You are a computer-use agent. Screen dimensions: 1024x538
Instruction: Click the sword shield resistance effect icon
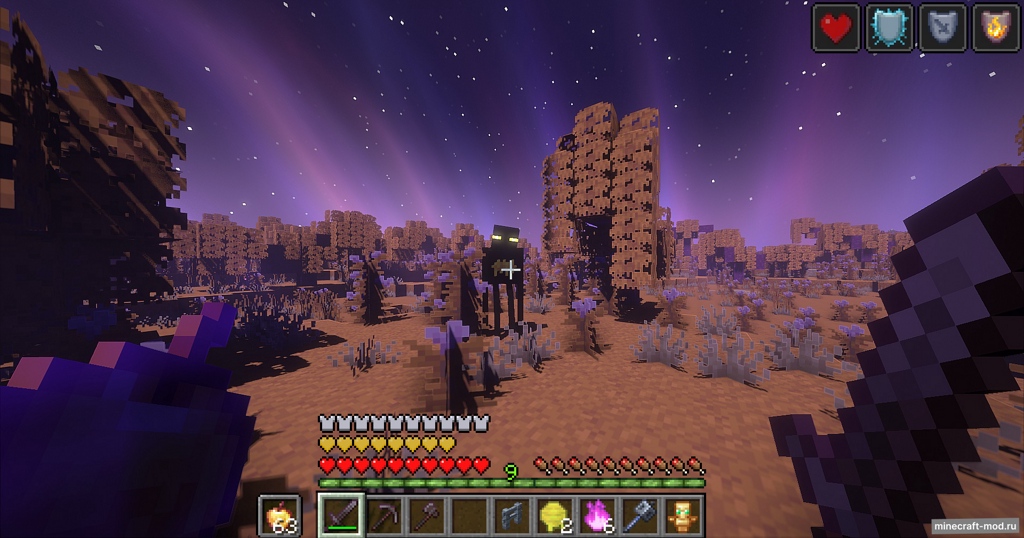pyautogui.click(x=943, y=27)
